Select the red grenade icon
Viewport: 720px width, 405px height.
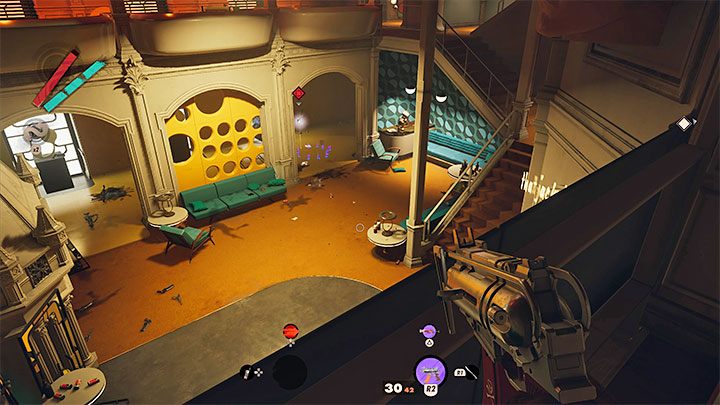coord(291,330)
